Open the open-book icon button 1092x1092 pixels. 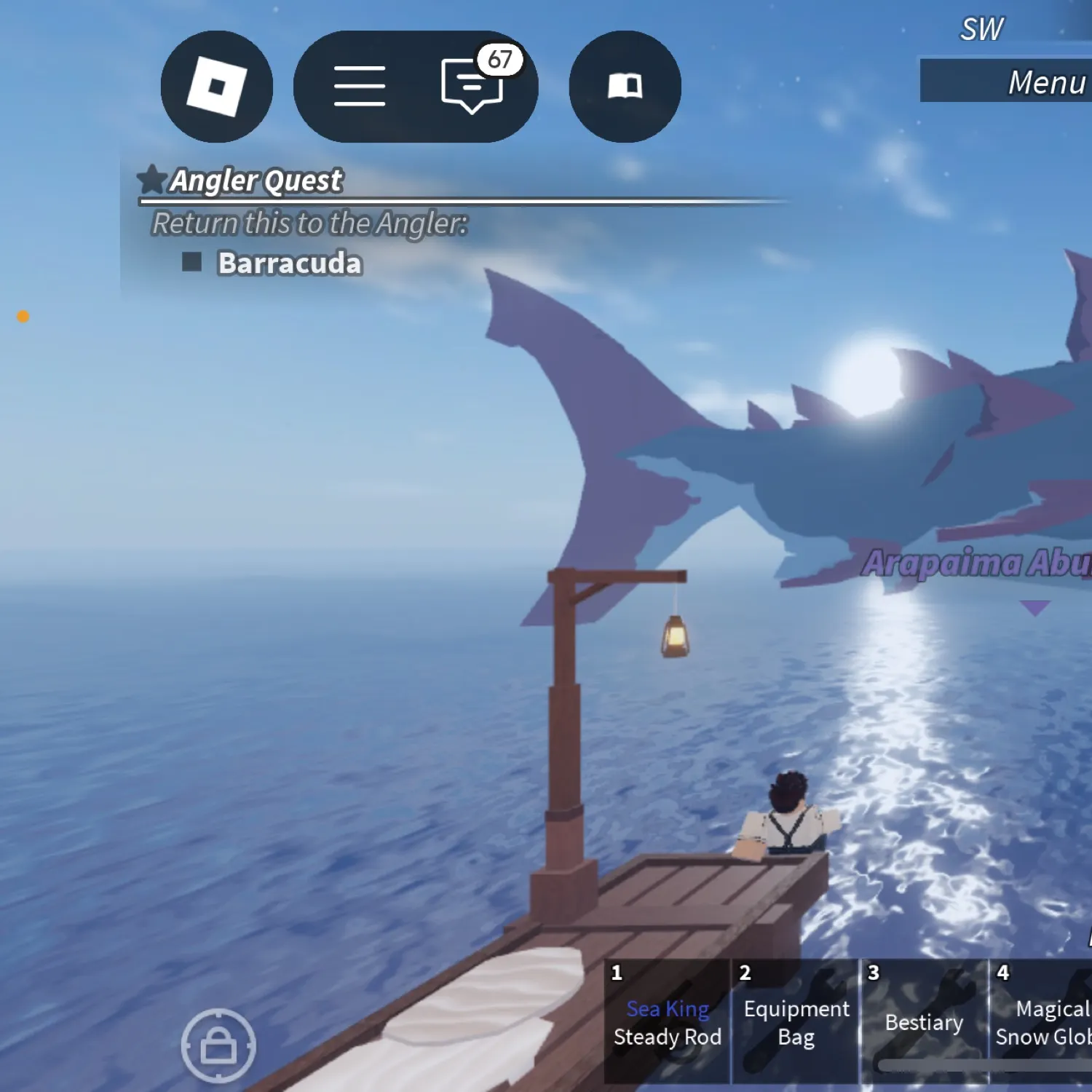tap(625, 87)
